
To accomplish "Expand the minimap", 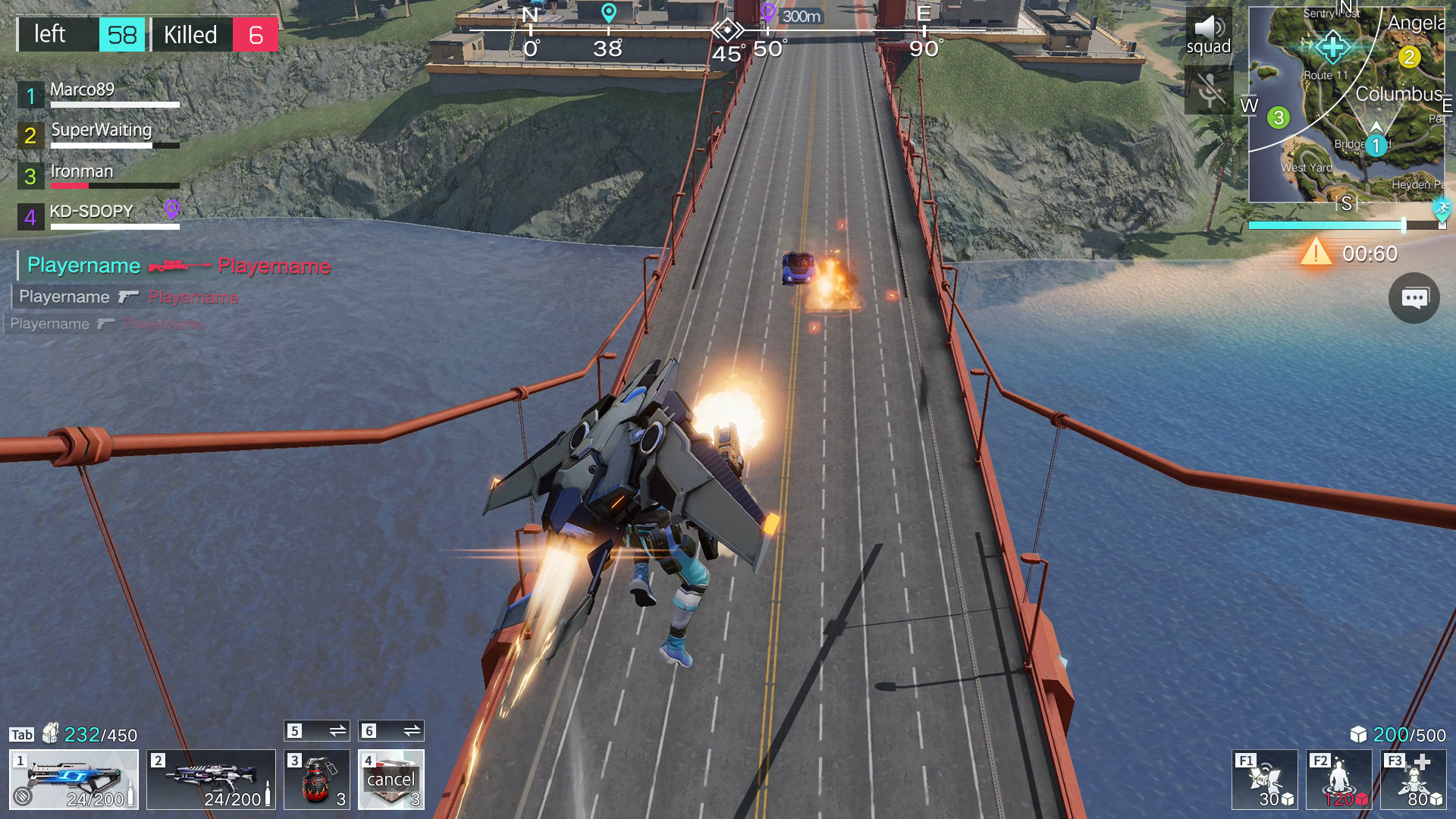I will 1346,105.
